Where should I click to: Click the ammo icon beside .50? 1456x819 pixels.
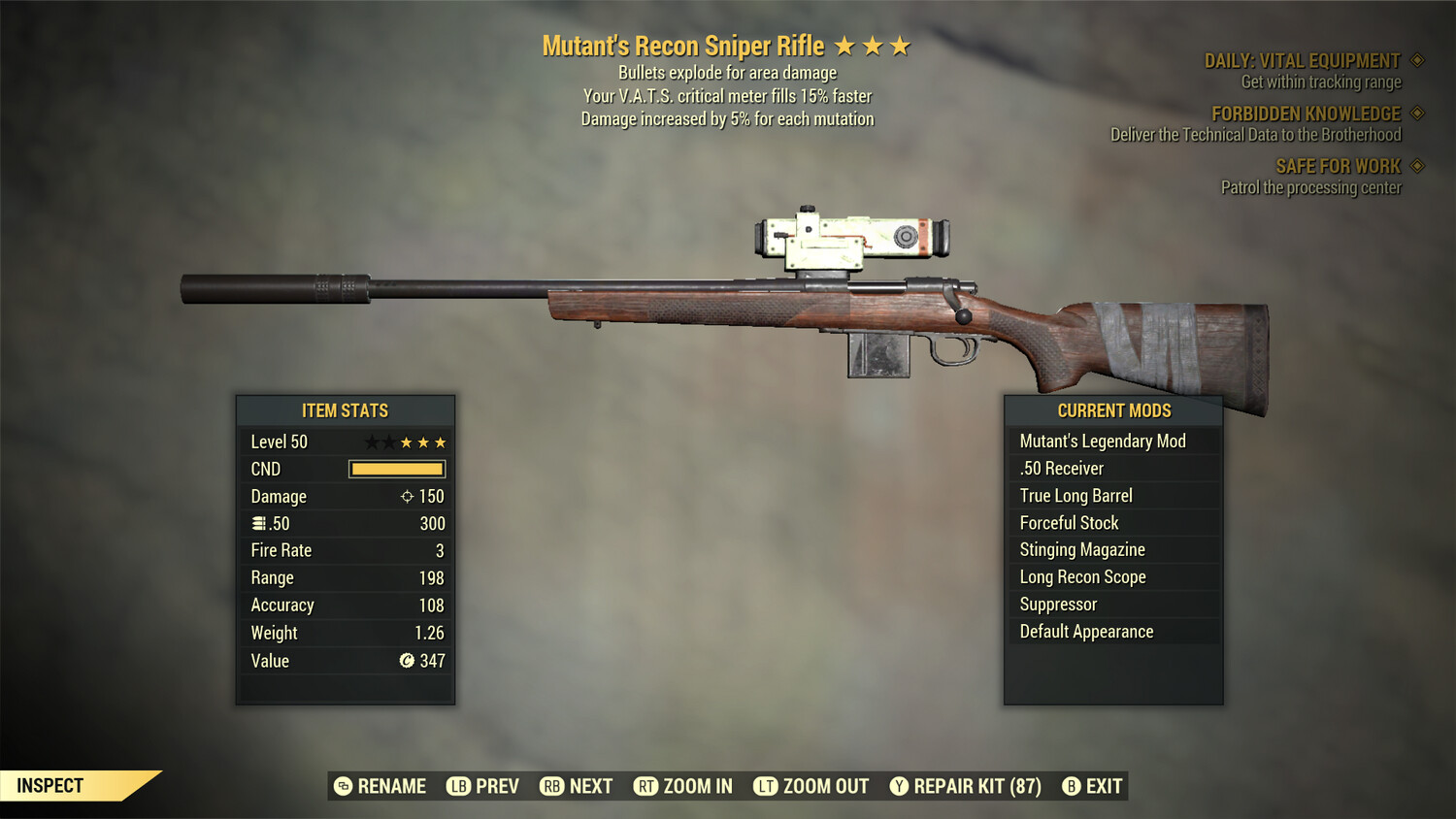pyautogui.click(x=257, y=523)
